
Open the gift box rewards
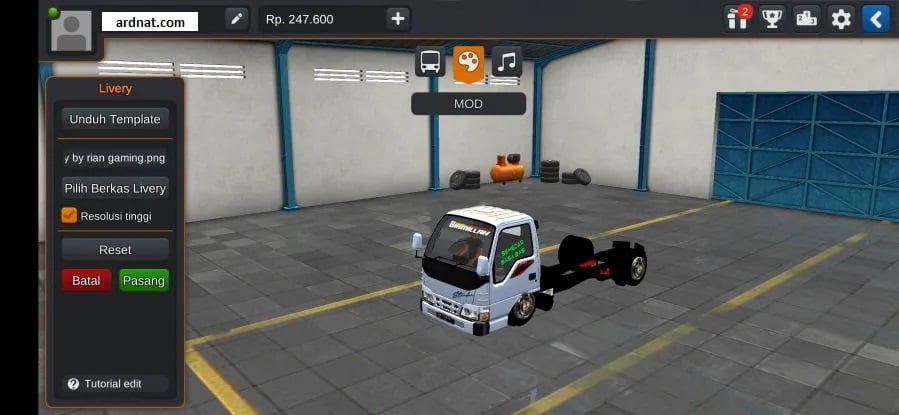point(738,18)
